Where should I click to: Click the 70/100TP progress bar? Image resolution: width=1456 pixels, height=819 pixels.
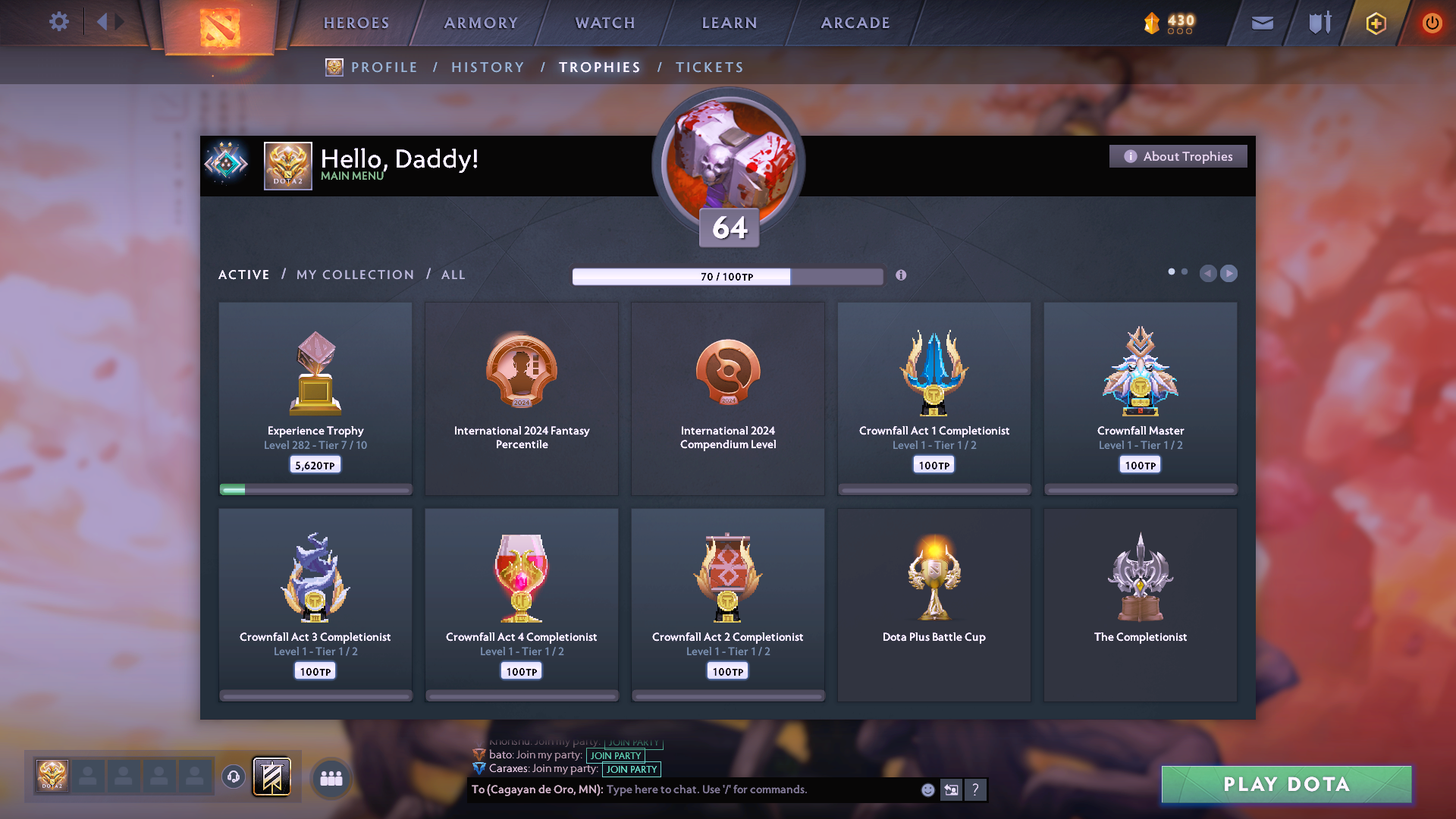[727, 276]
